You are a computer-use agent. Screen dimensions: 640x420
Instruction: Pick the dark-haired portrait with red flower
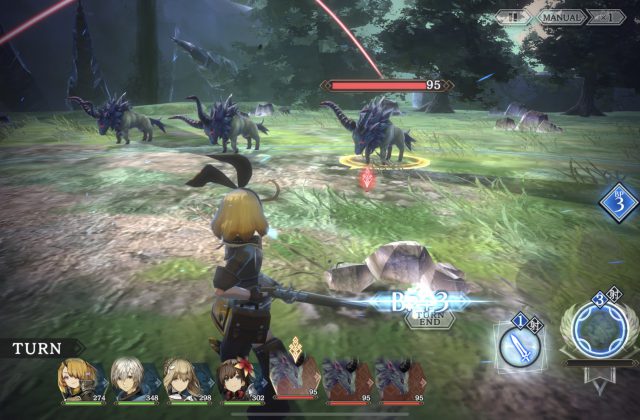240,381
